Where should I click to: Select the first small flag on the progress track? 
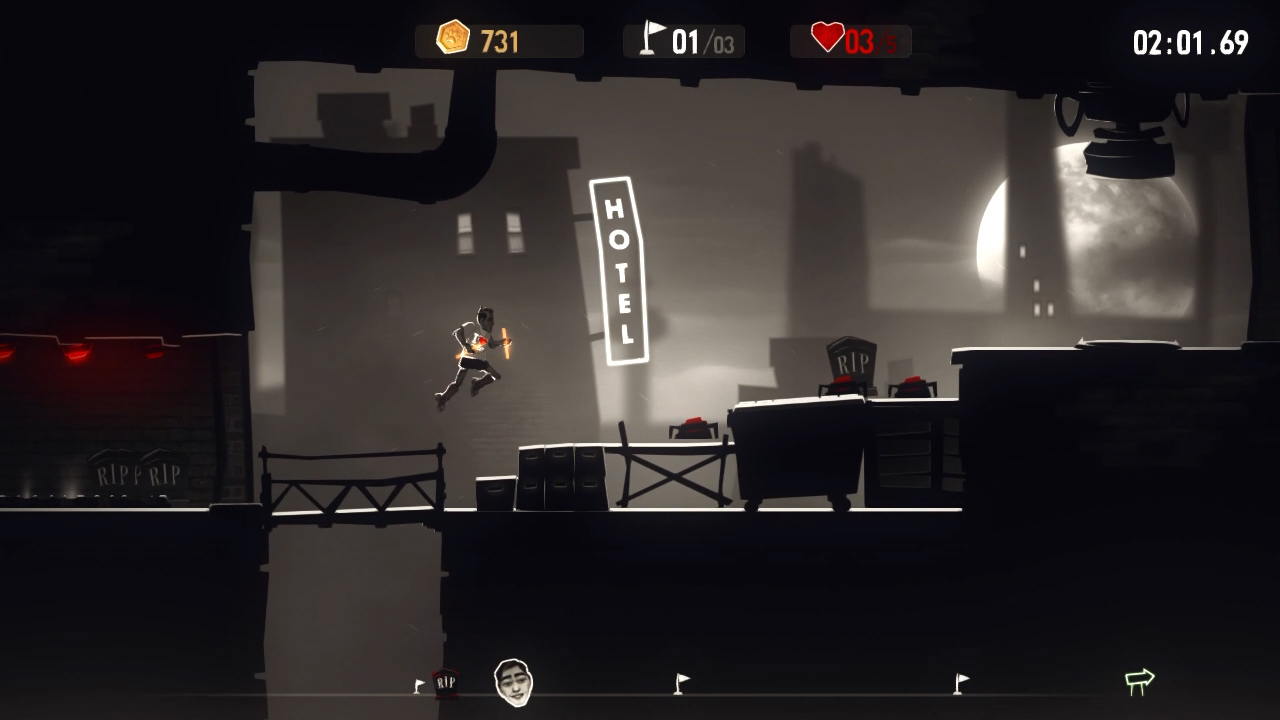click(417, 686)
